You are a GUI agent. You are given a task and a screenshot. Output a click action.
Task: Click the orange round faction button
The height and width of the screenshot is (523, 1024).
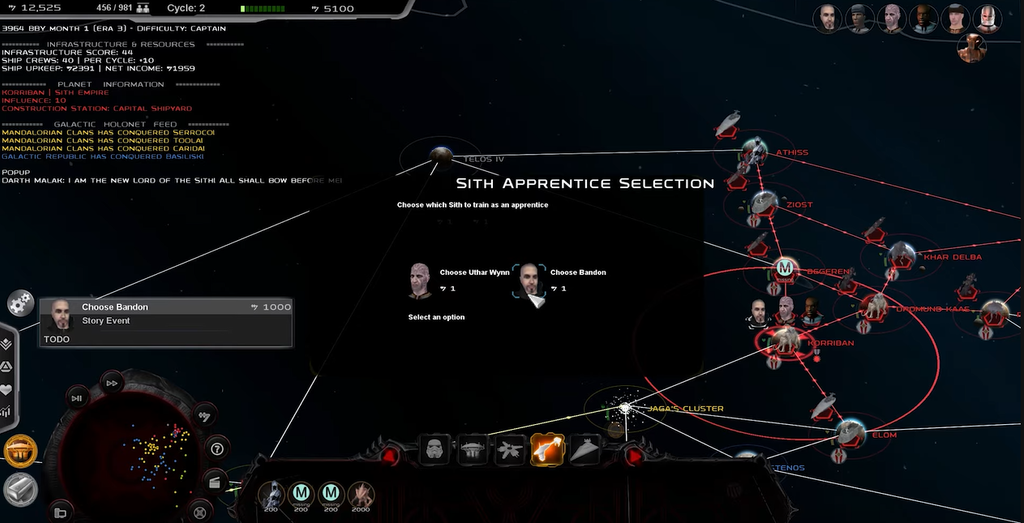click(20, 452)
